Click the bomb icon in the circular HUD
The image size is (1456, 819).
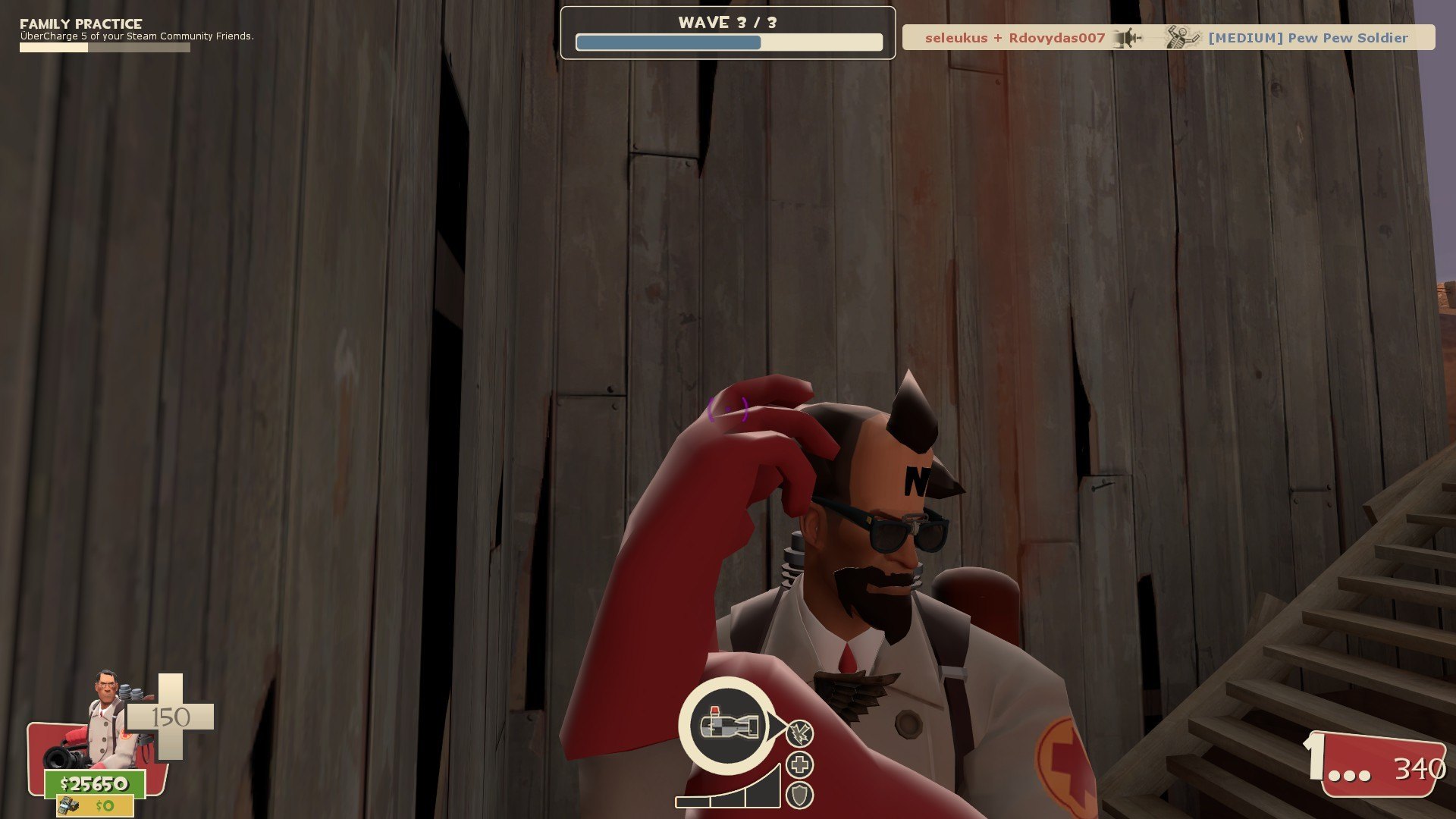click(729, 724)
